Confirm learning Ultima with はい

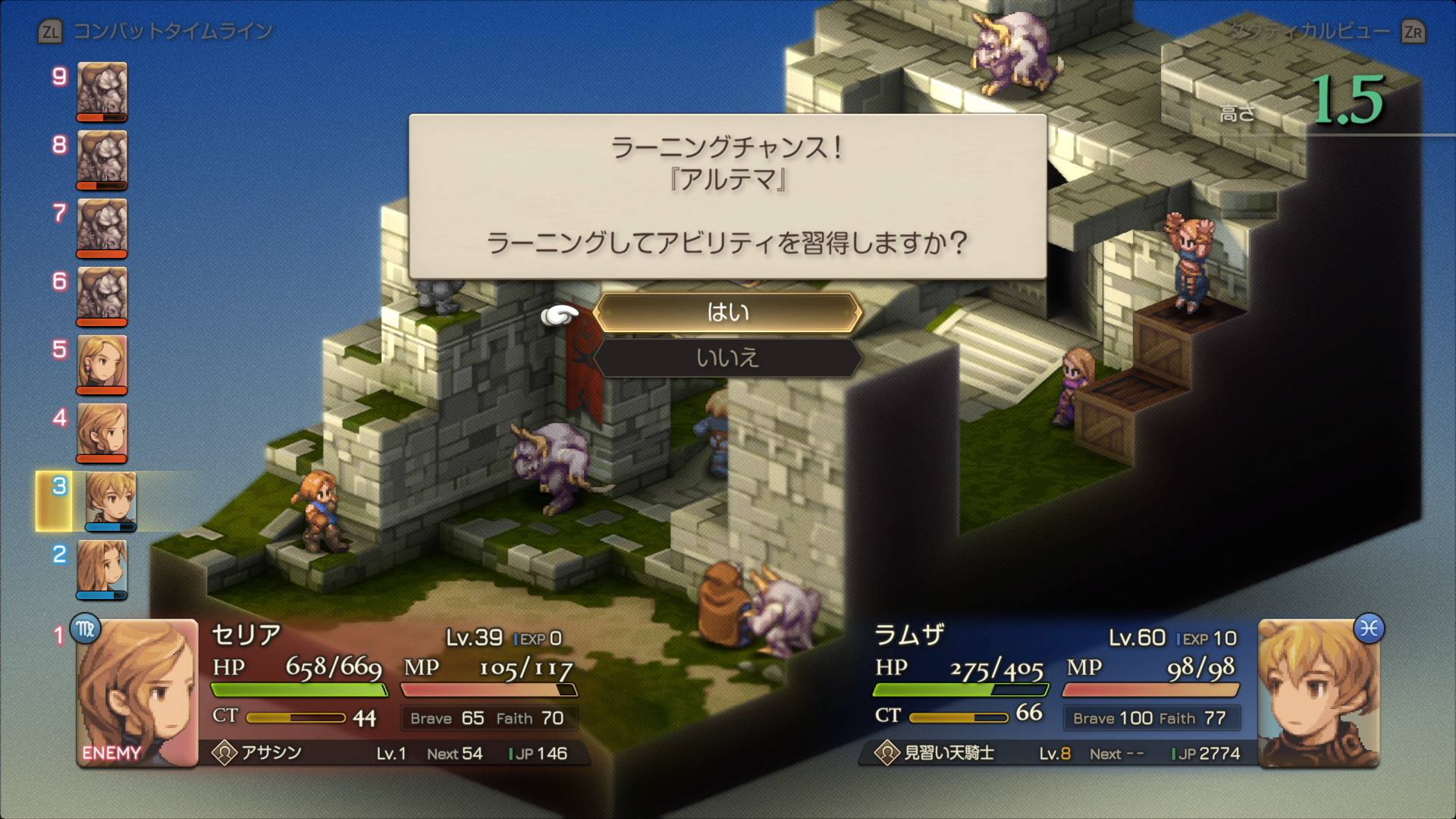[727, 312]
